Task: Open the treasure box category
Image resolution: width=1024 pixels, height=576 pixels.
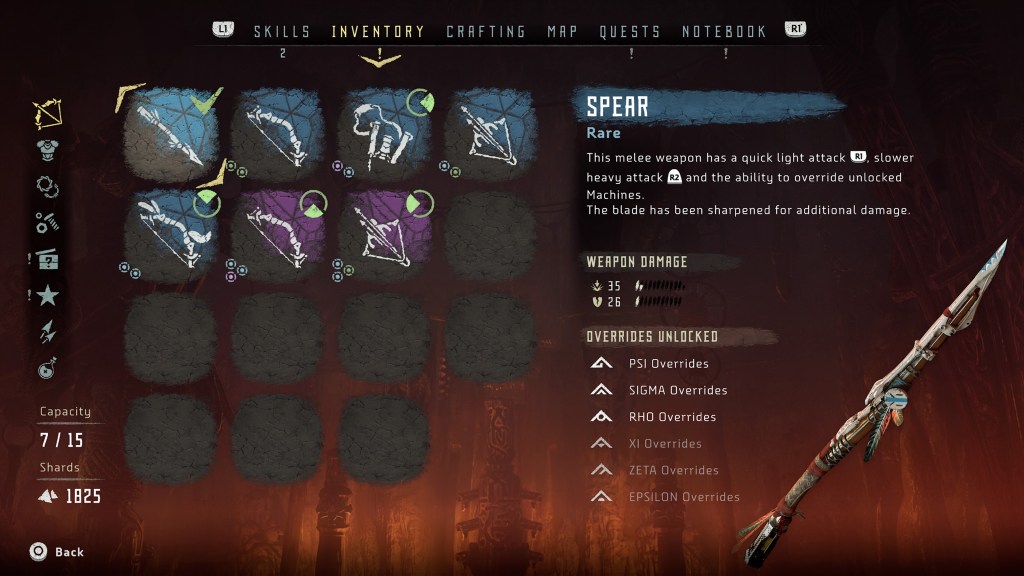Action: 47,259
